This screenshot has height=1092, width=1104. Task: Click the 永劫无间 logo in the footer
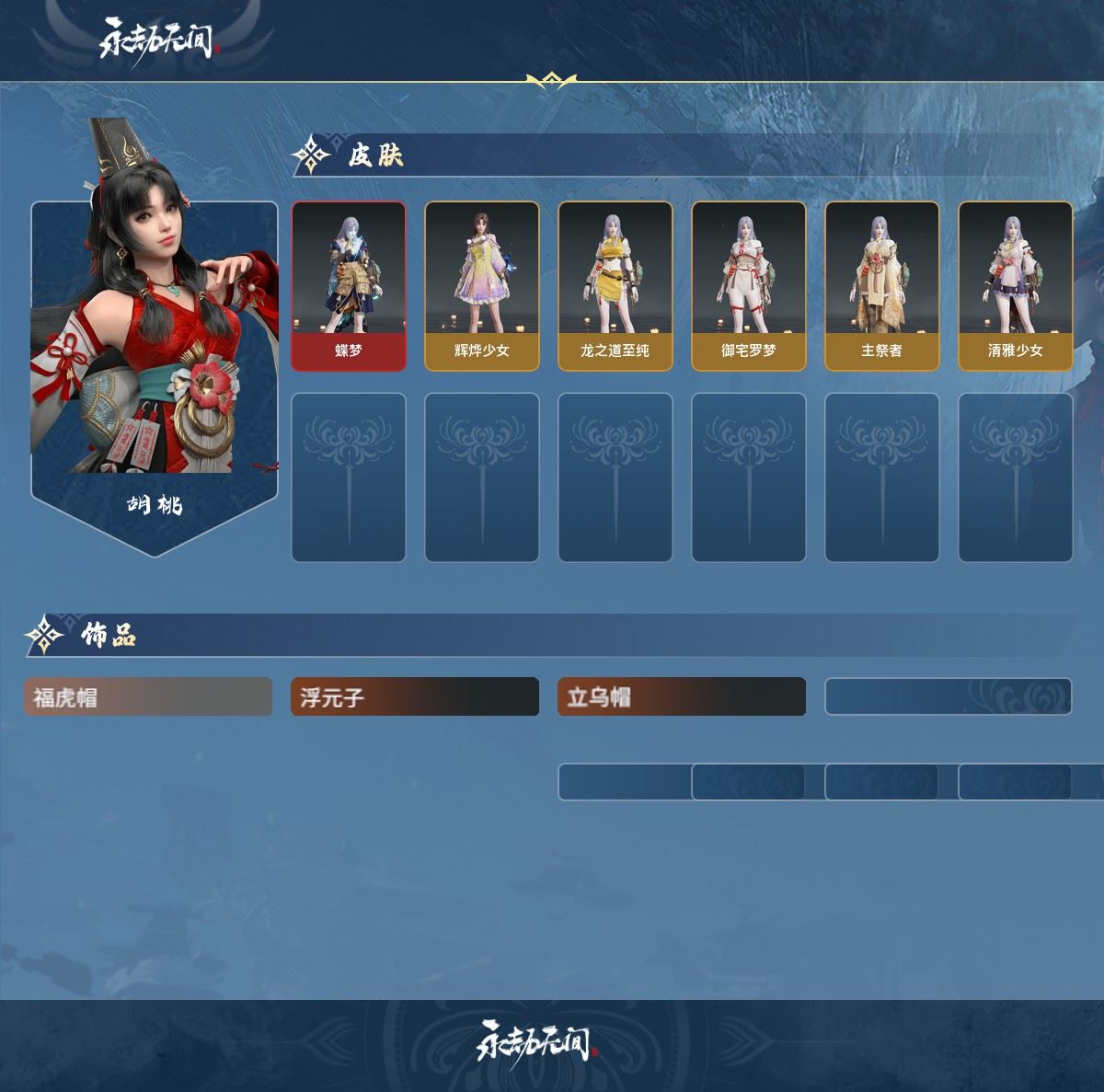[x=536, y=1040]
